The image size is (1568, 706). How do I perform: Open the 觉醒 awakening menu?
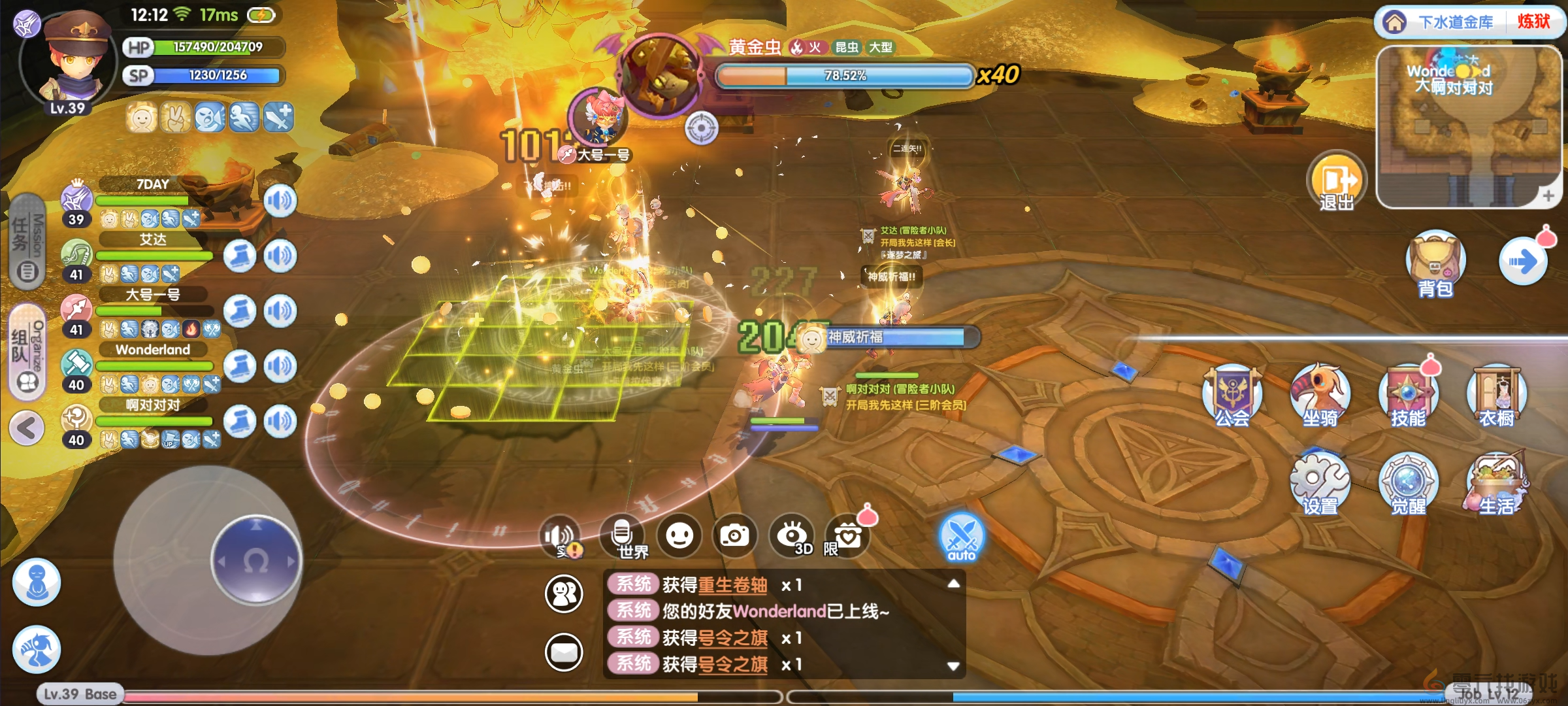pyautogui.click(x=1408, y=484)
